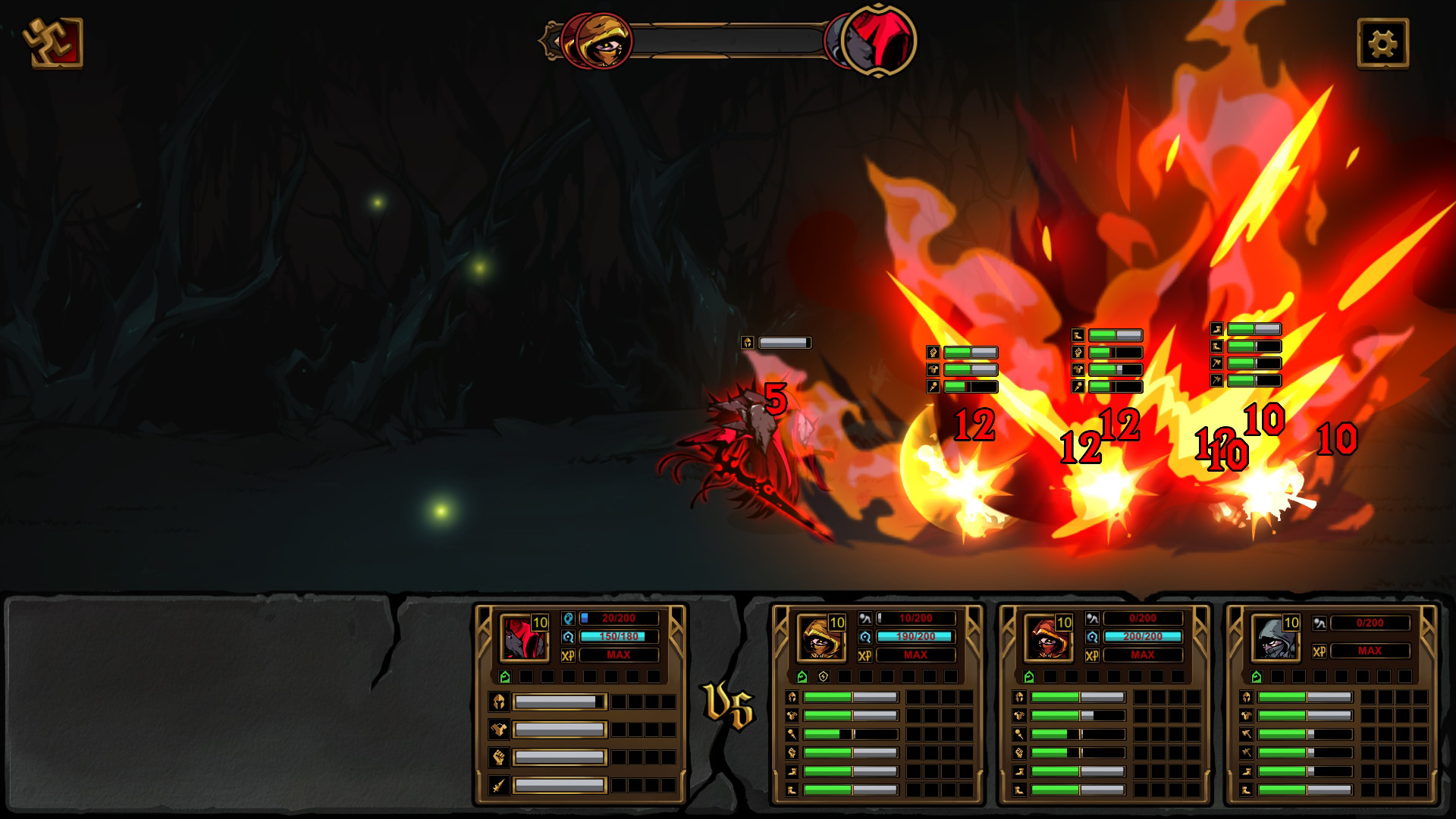Viewport: 1456px width, 819px height.
Task: Click the kneeling stamina icon on yellow character panel
Action: (x=865, y=619)
